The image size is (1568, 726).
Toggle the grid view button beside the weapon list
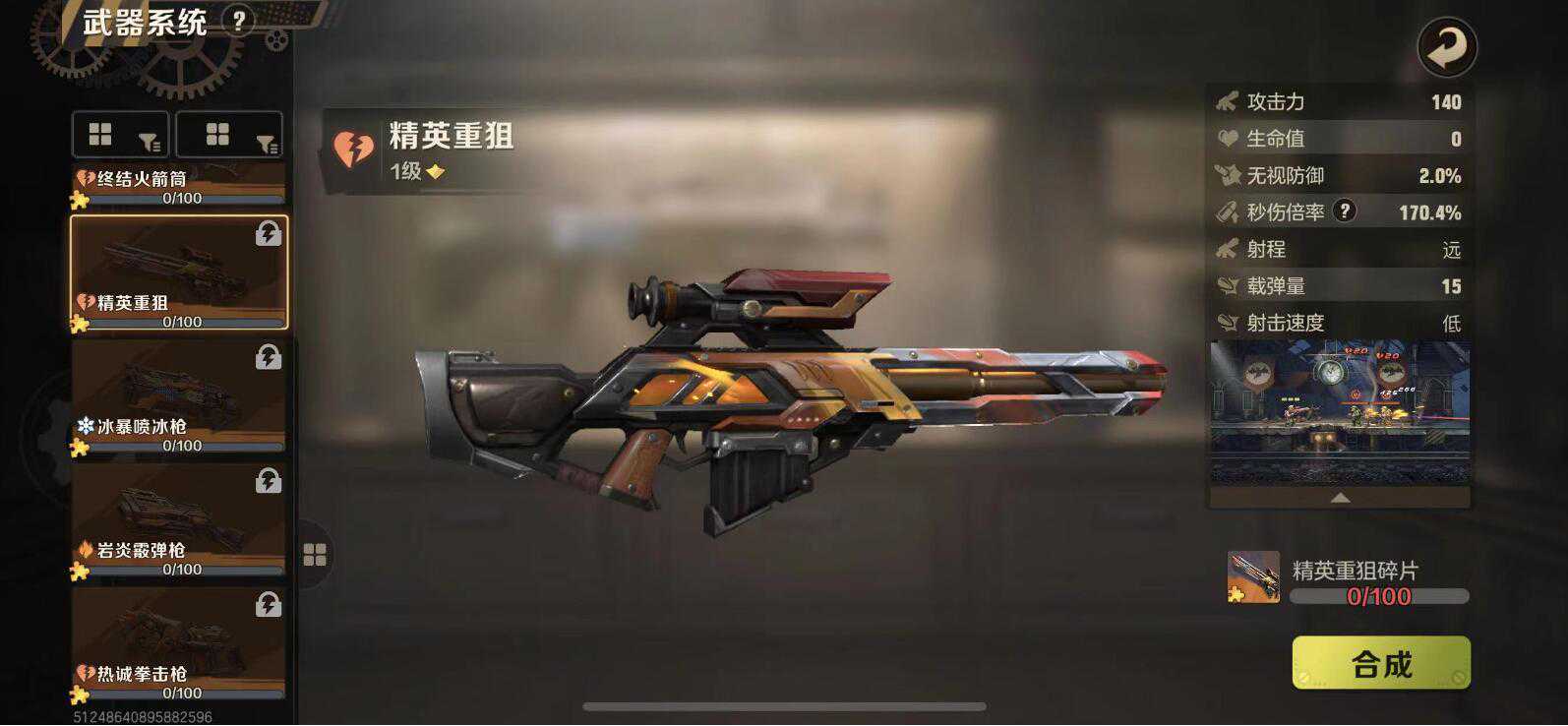[315, 556]
